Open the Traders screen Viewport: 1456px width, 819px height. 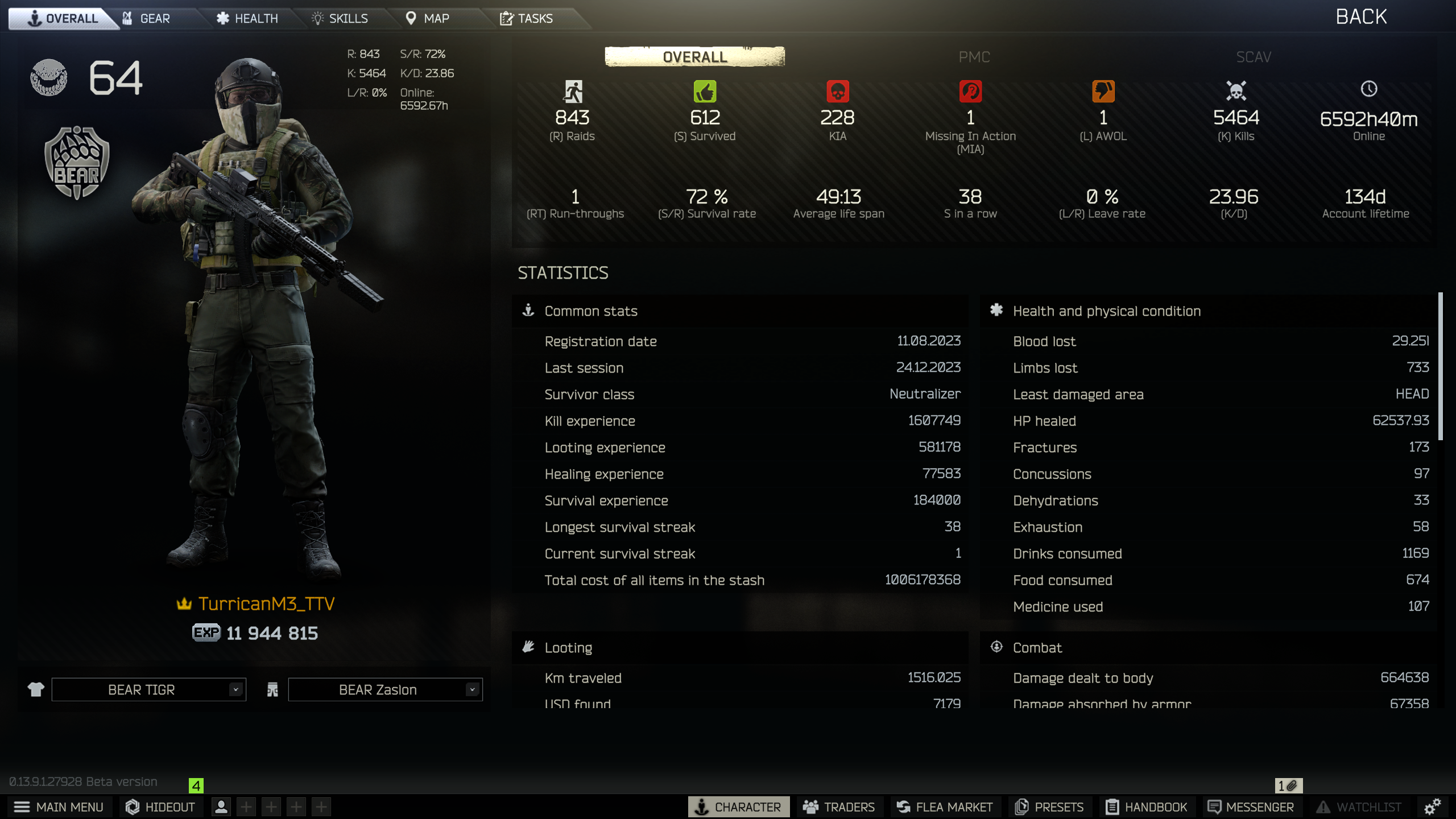pos(840,806)
